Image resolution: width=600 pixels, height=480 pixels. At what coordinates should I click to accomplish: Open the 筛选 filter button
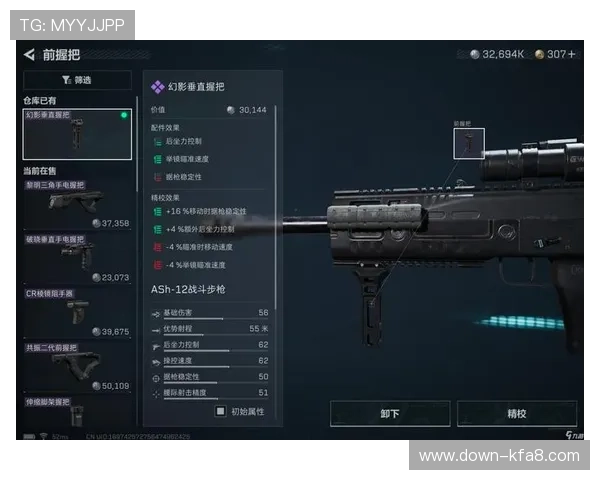pos(77,80)
